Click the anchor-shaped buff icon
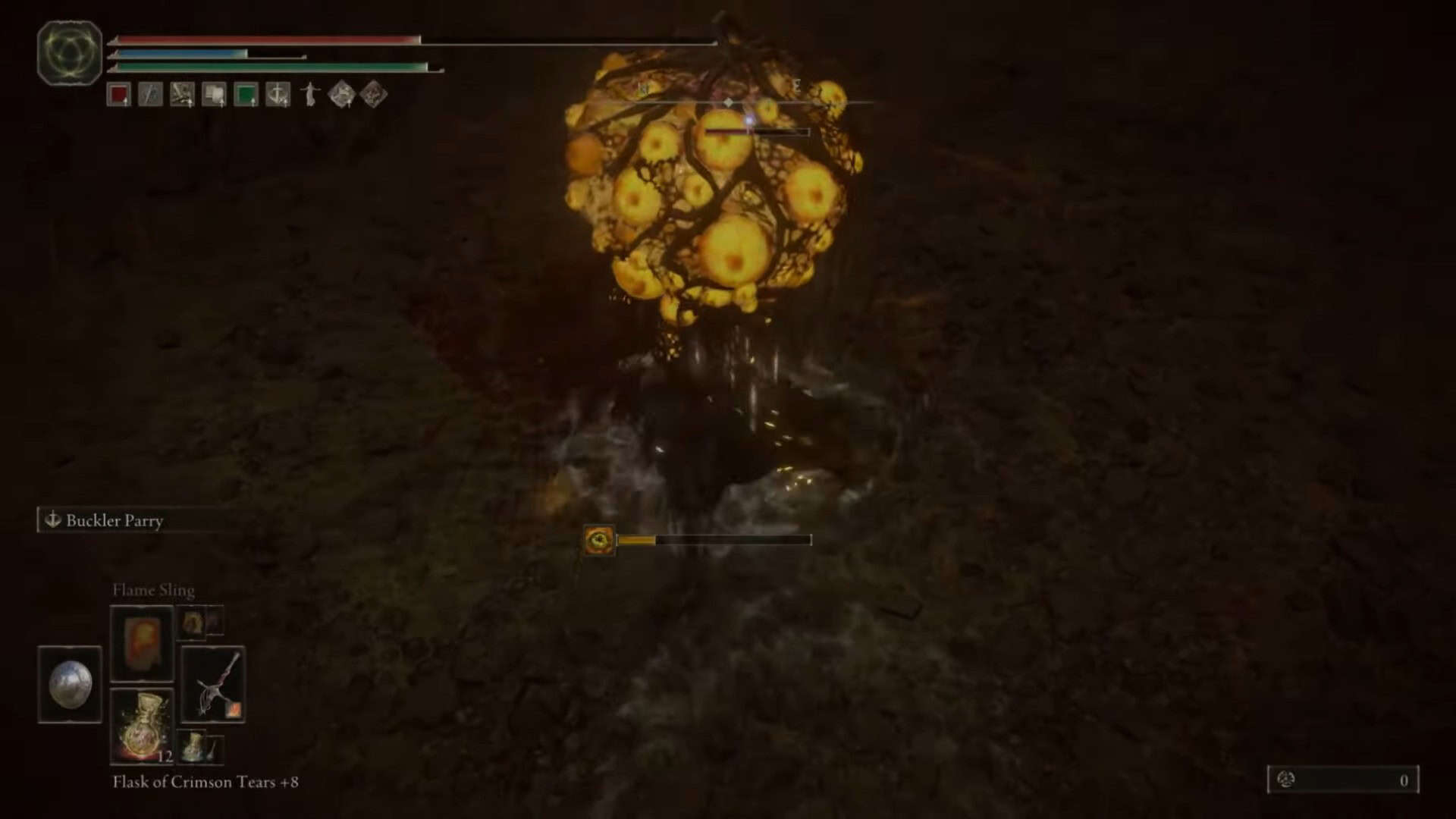 point(278,95)
